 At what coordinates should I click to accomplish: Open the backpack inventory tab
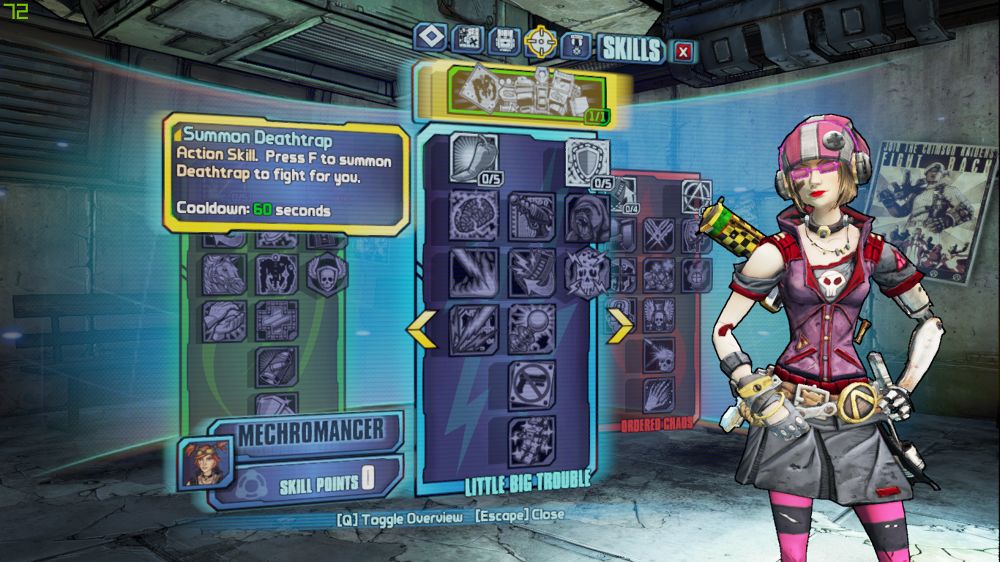[503, 41]
